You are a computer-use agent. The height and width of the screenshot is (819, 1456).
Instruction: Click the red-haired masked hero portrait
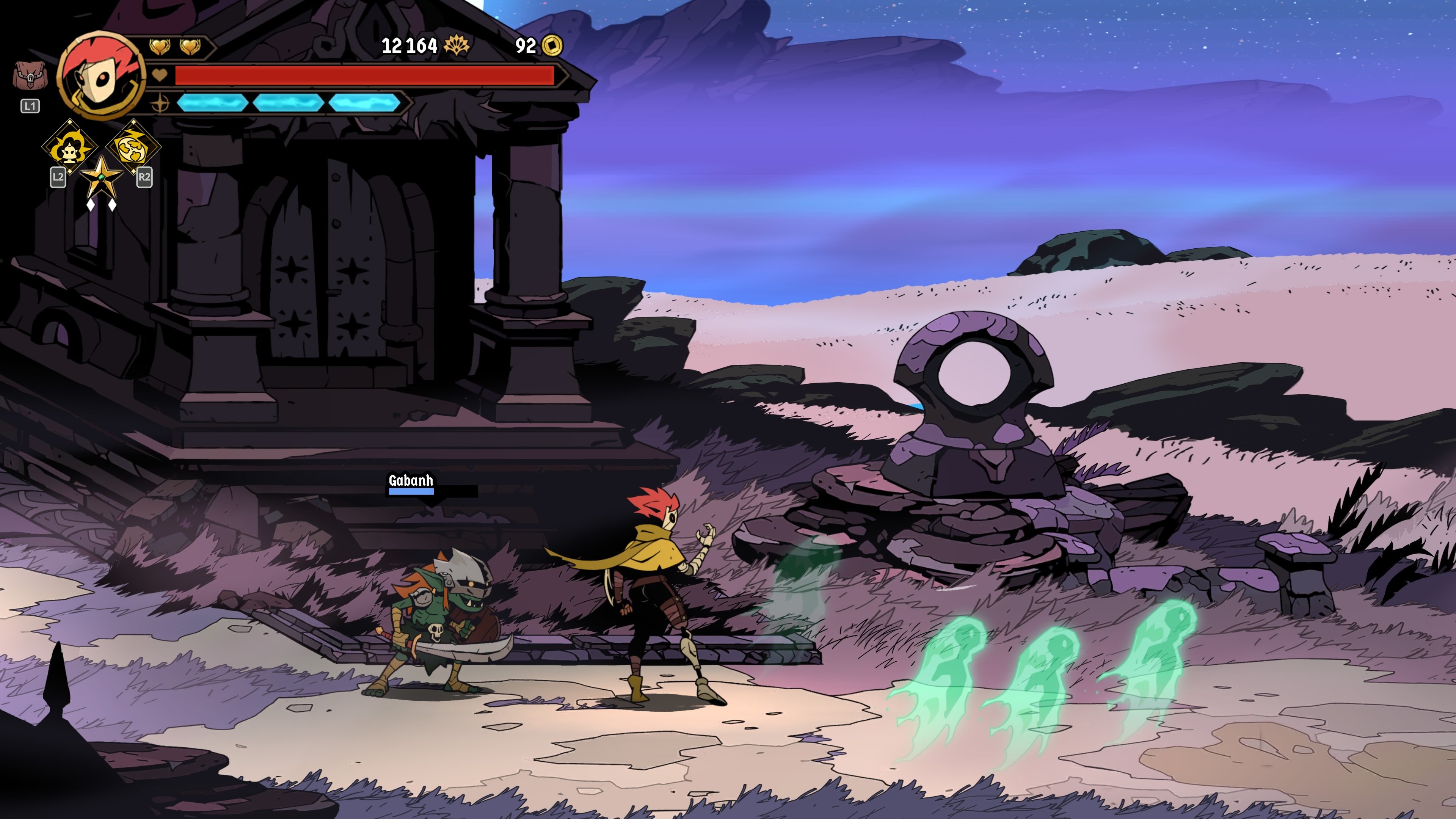point(102,75)
